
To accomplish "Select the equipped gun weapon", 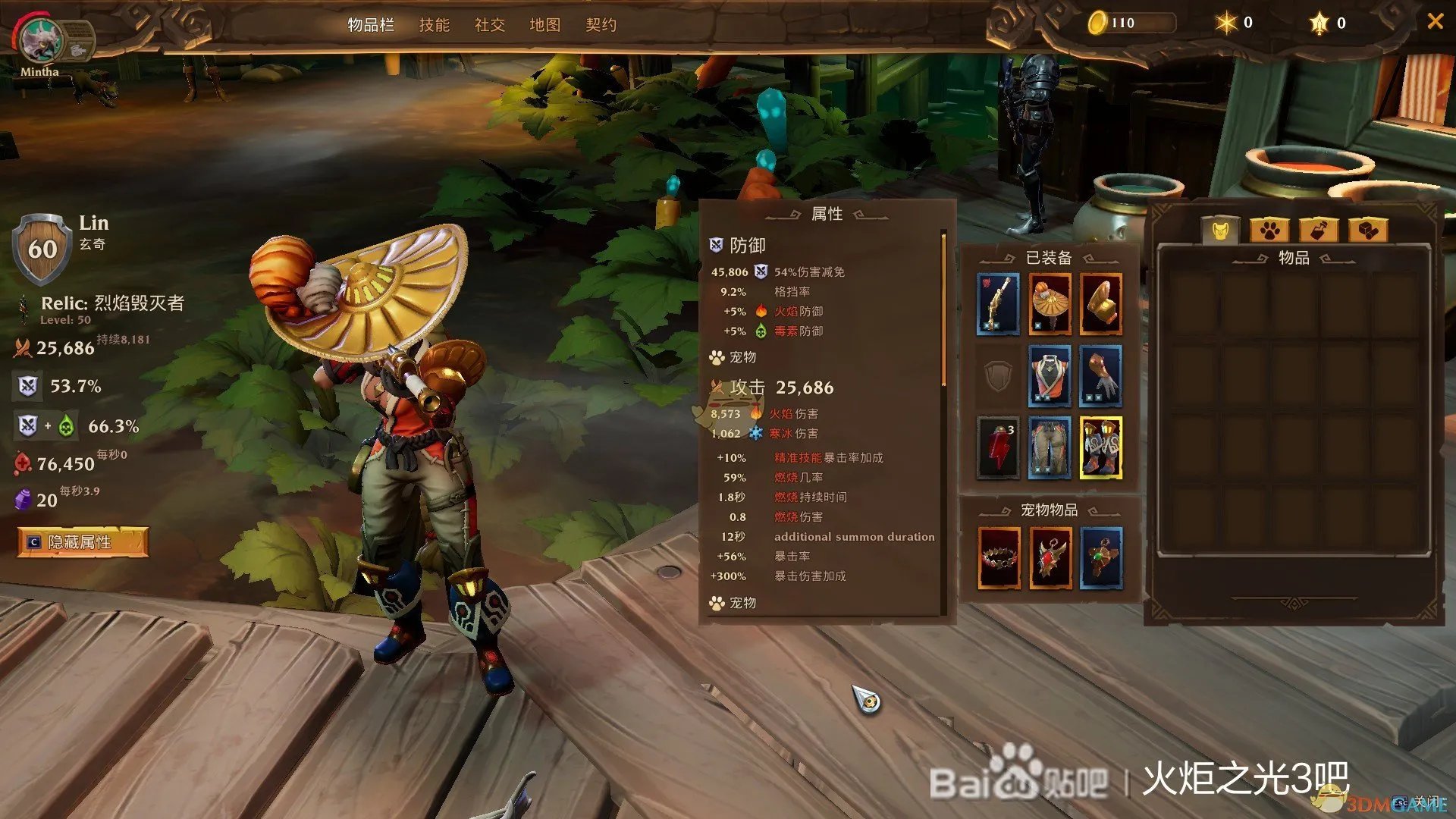I will click(x=997, y=303).
